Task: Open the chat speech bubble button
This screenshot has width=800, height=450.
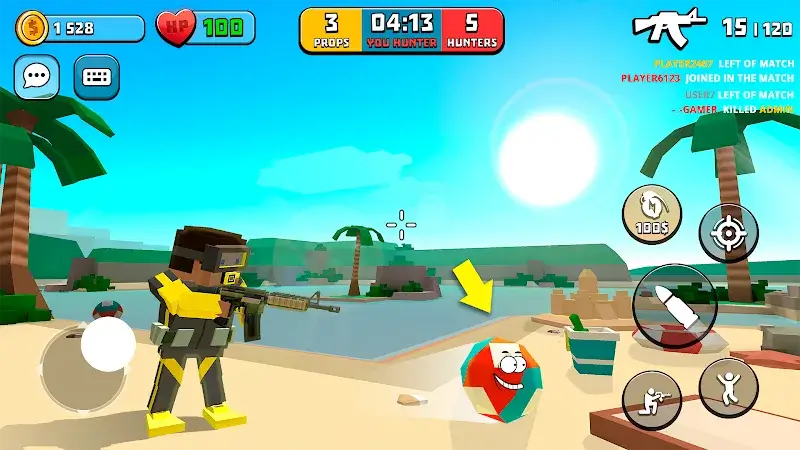Action: [36, 77]
